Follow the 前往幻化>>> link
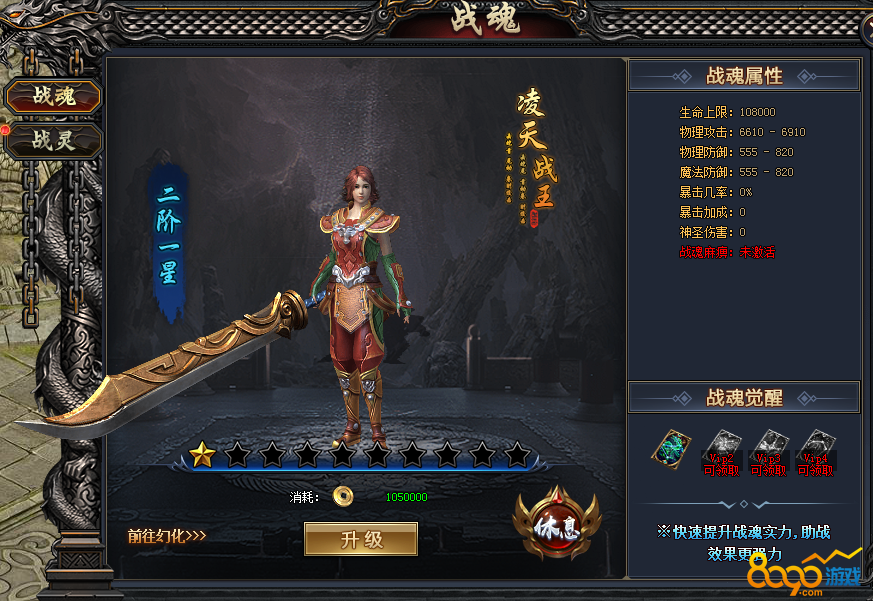Screen dimensions: 873x601 (167, 535)
